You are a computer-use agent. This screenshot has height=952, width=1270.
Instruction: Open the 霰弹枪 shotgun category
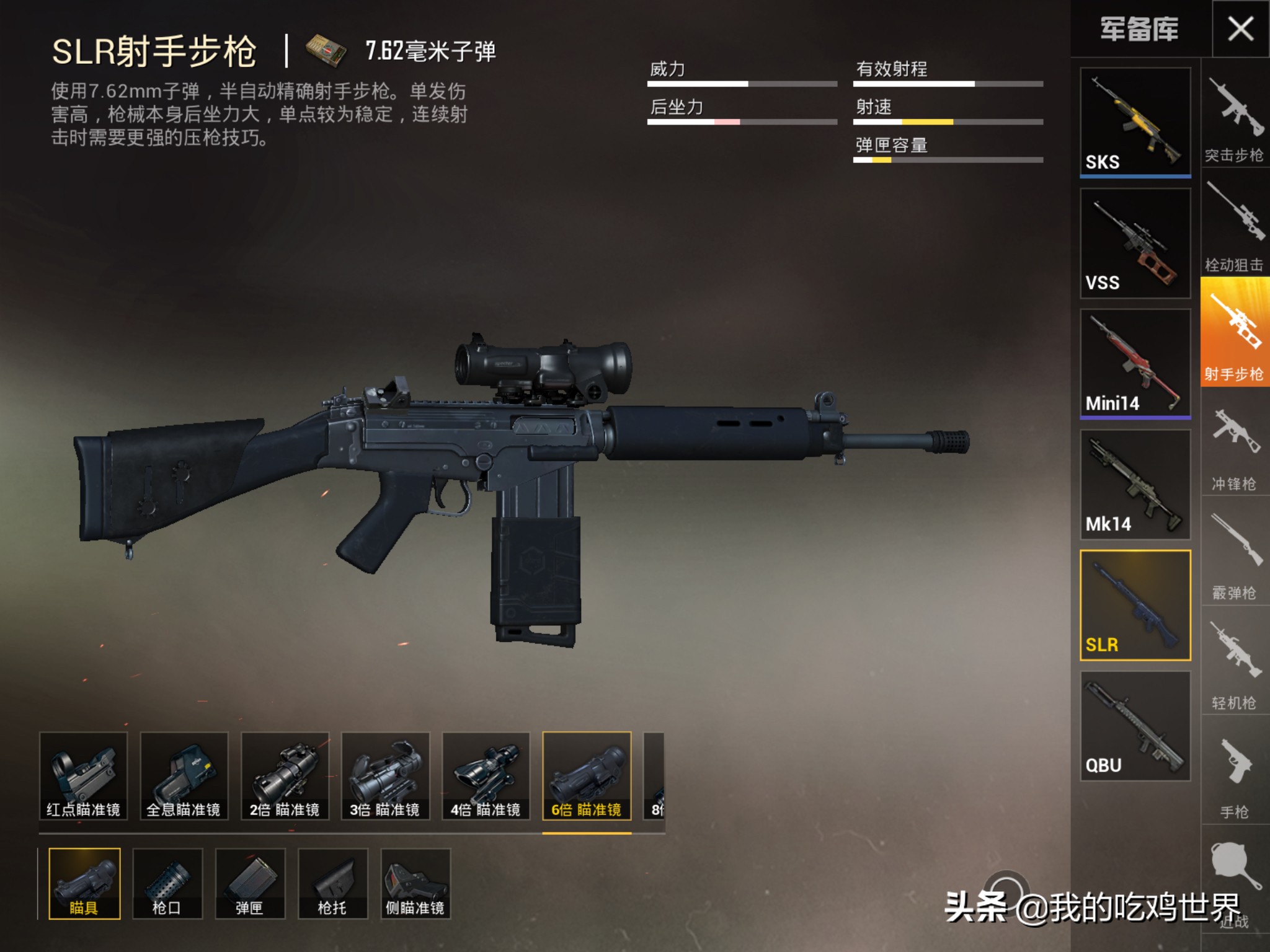[1234, 555]
